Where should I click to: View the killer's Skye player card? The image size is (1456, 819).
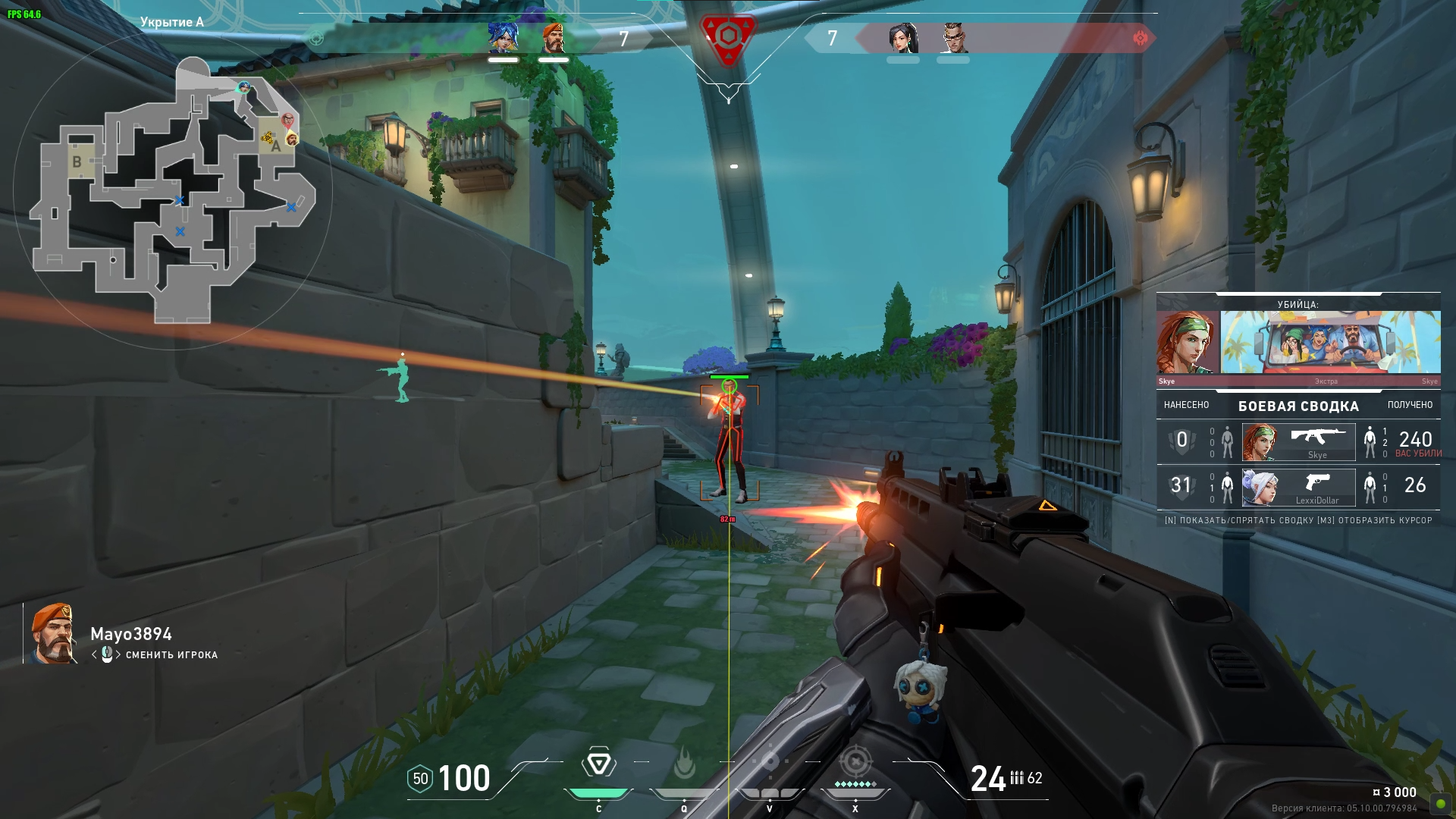pos(1330,343)
